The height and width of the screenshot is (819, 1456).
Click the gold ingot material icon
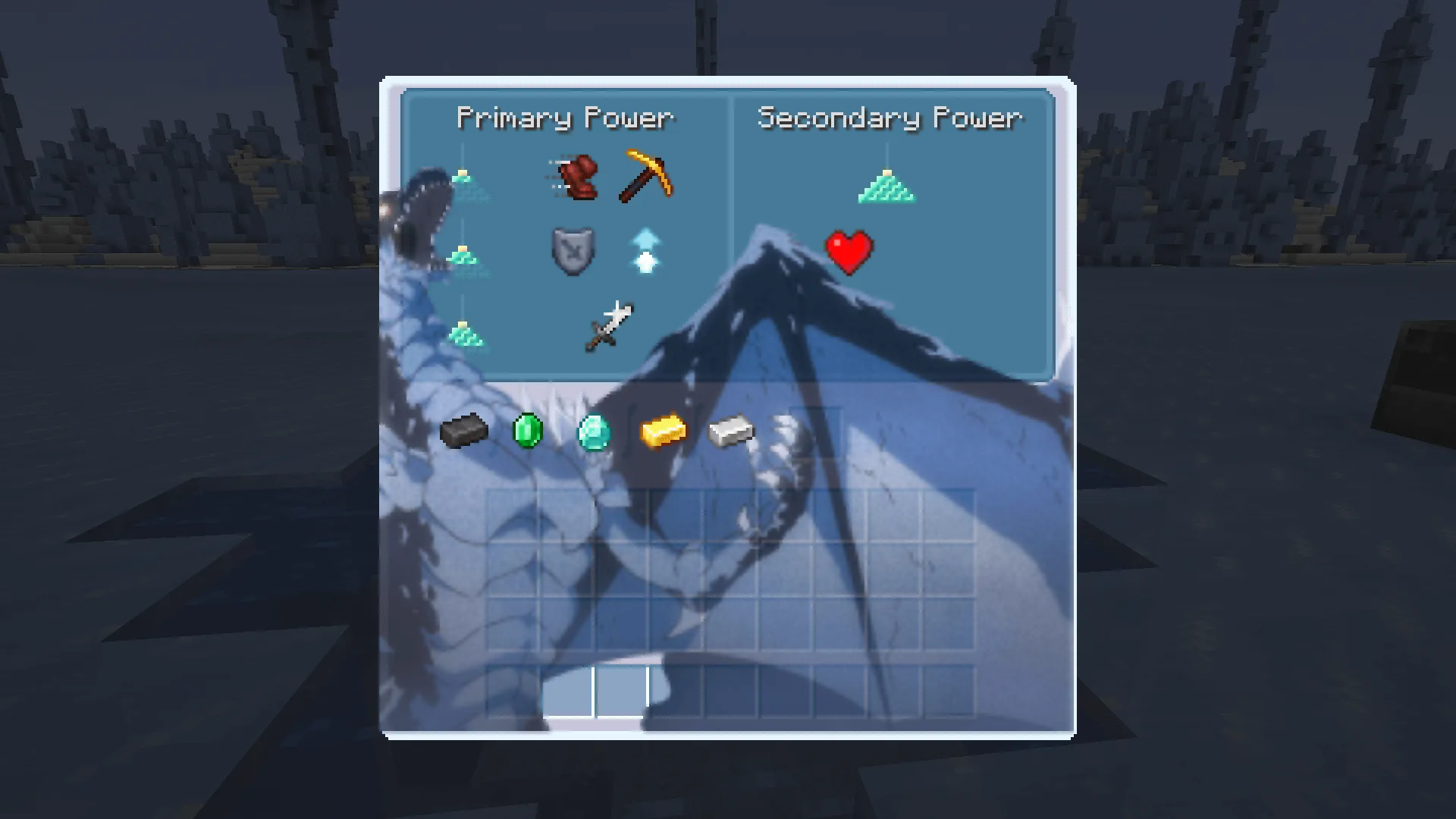point(661,431)
